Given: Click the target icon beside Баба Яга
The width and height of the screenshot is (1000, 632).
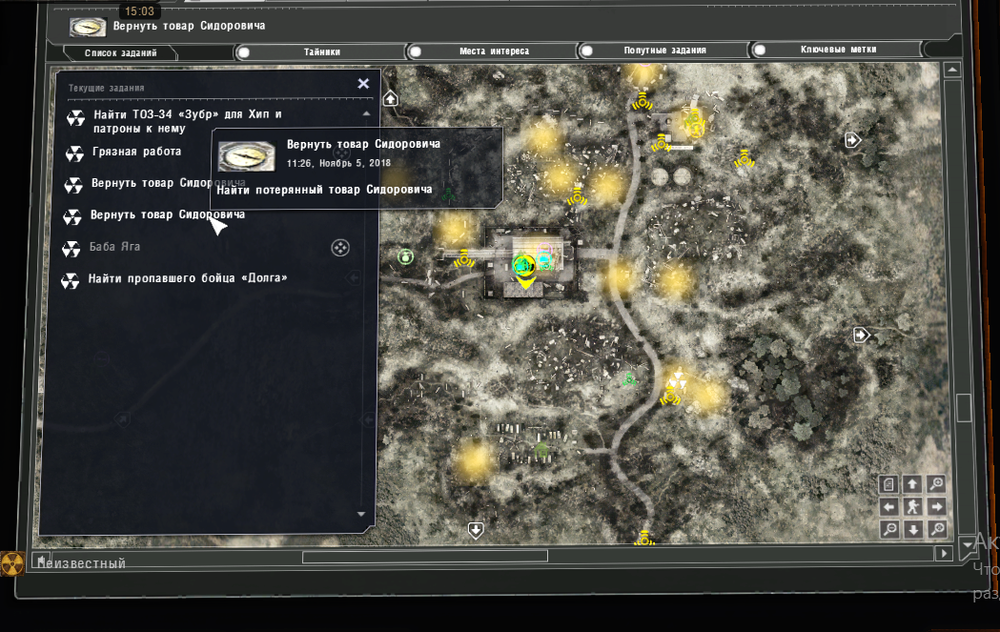Looking at the screenshot, I should 340,247.
